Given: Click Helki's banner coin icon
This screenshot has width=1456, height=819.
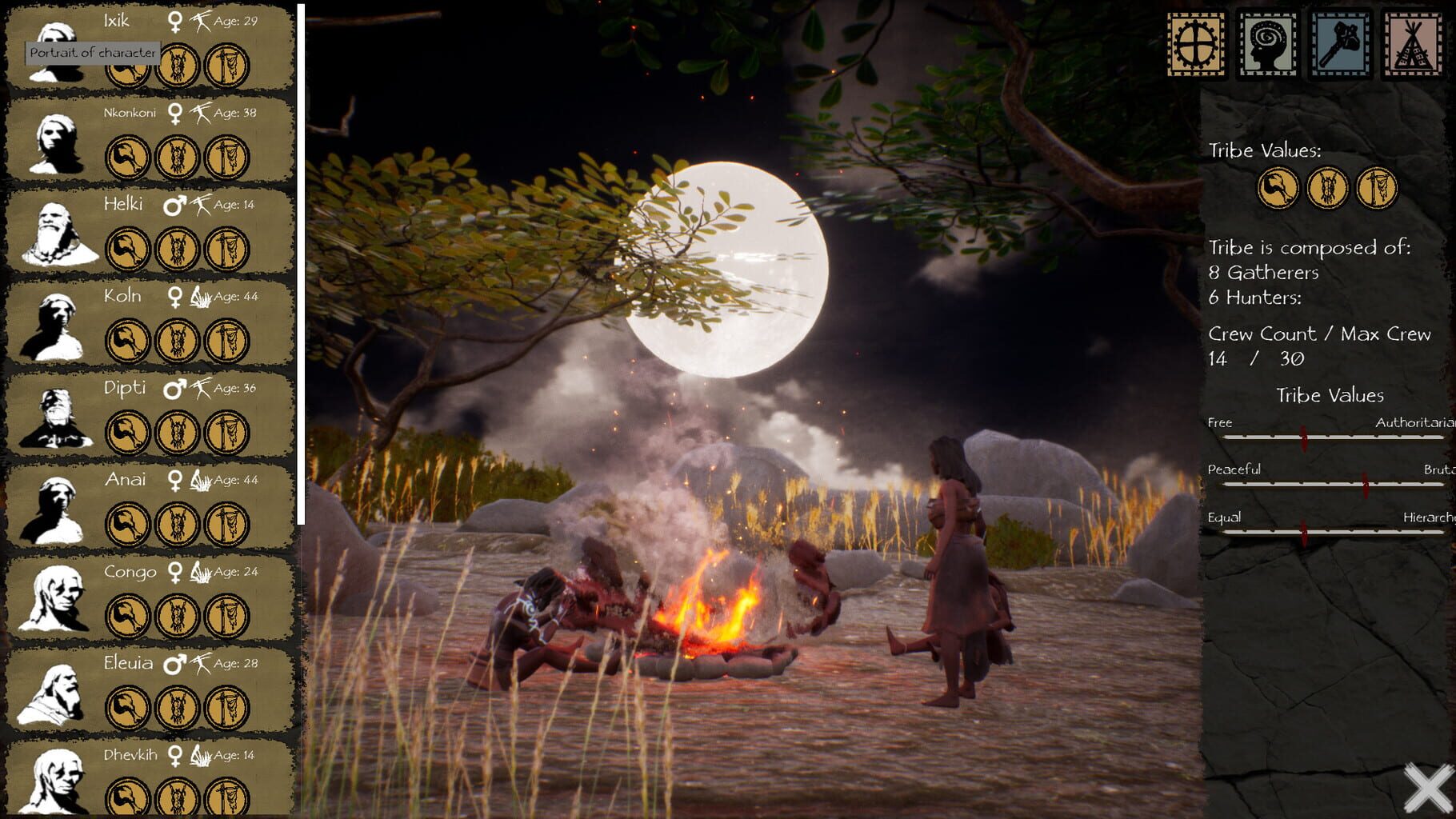Looking at the screenshot, I should pos(226,248).
